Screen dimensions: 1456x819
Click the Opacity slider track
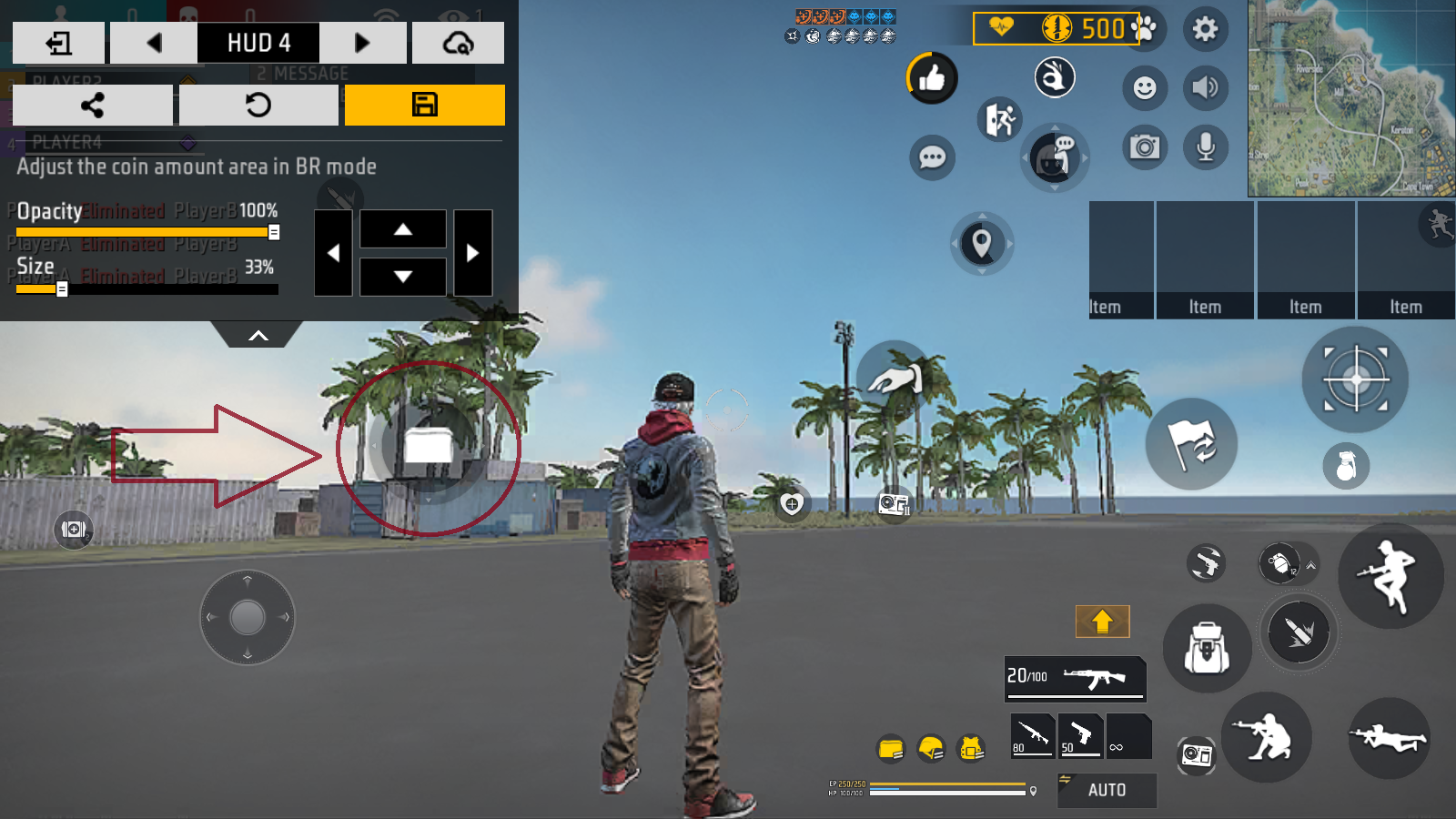click(146, 232)
